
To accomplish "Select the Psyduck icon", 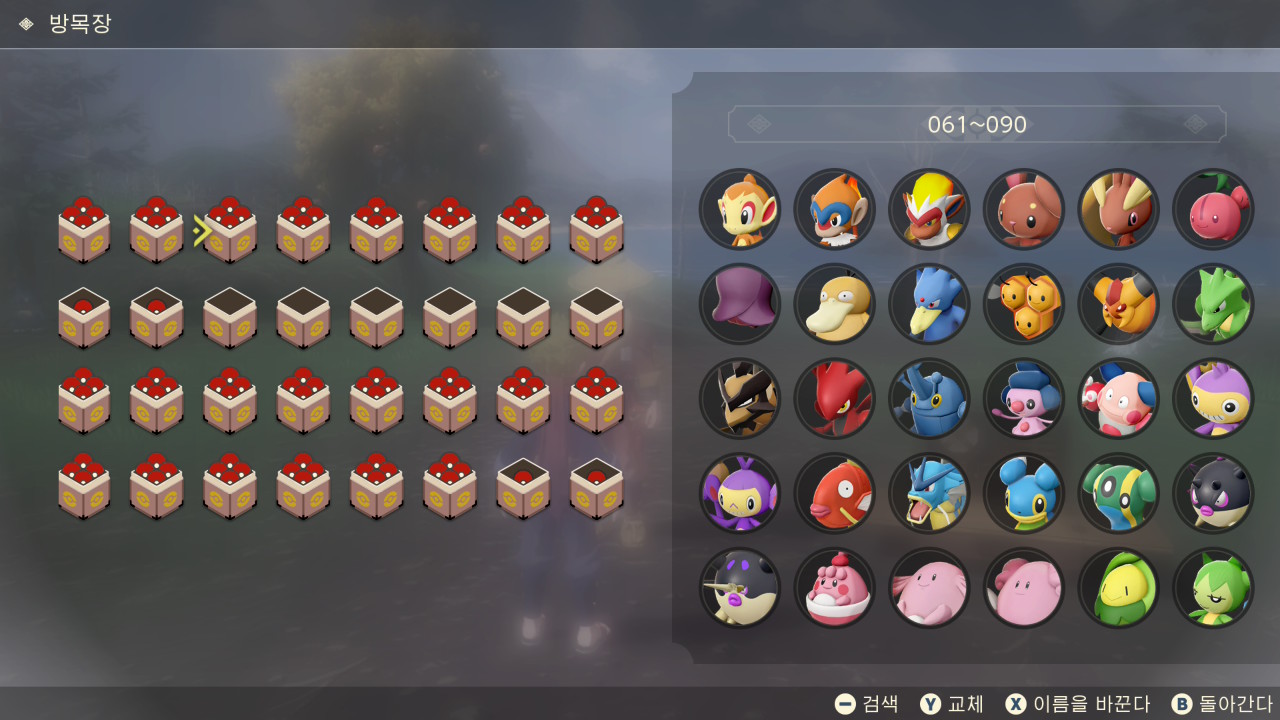I will (x=834, y=304).
